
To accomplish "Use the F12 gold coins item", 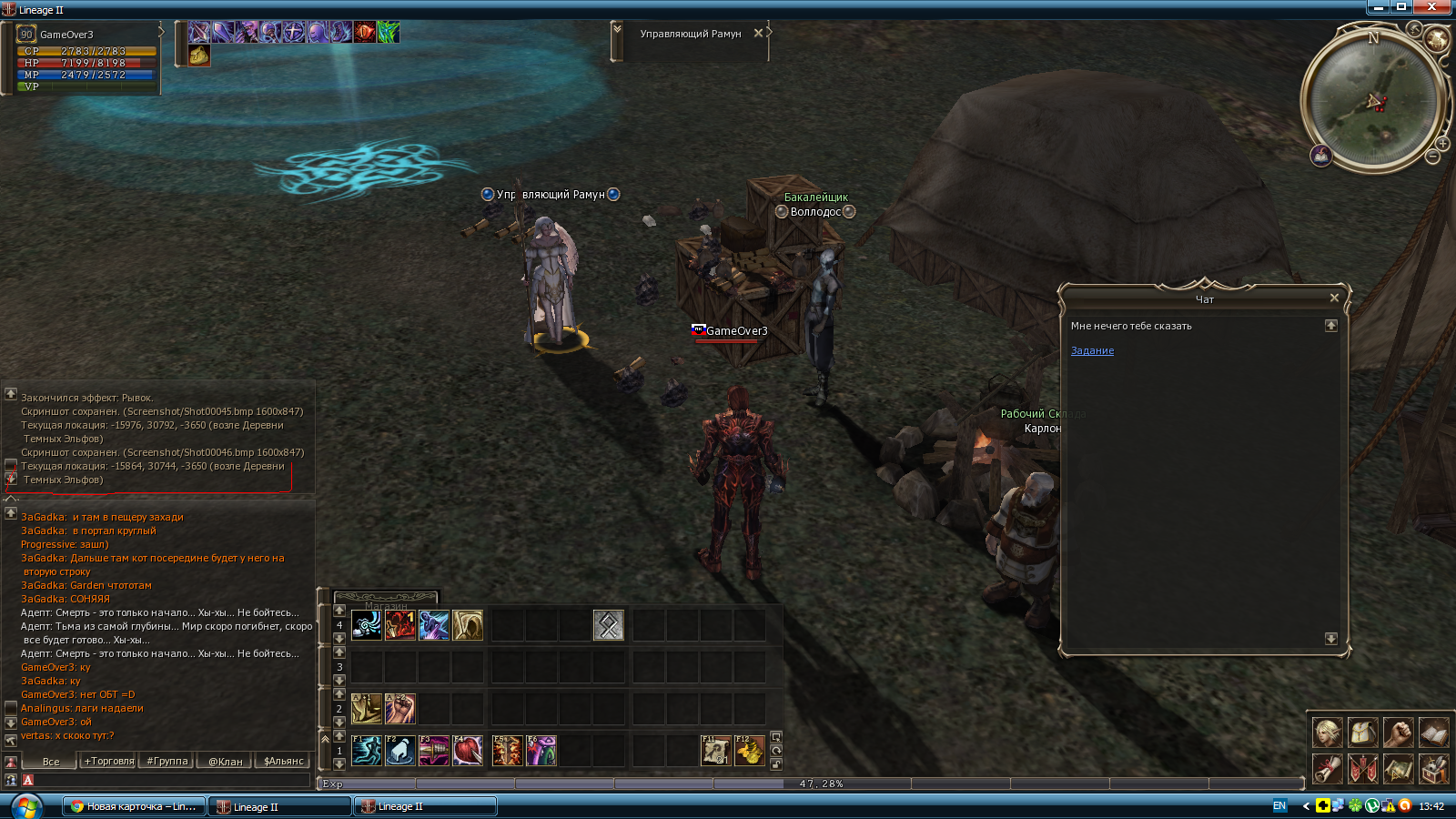I will [750, 751].
